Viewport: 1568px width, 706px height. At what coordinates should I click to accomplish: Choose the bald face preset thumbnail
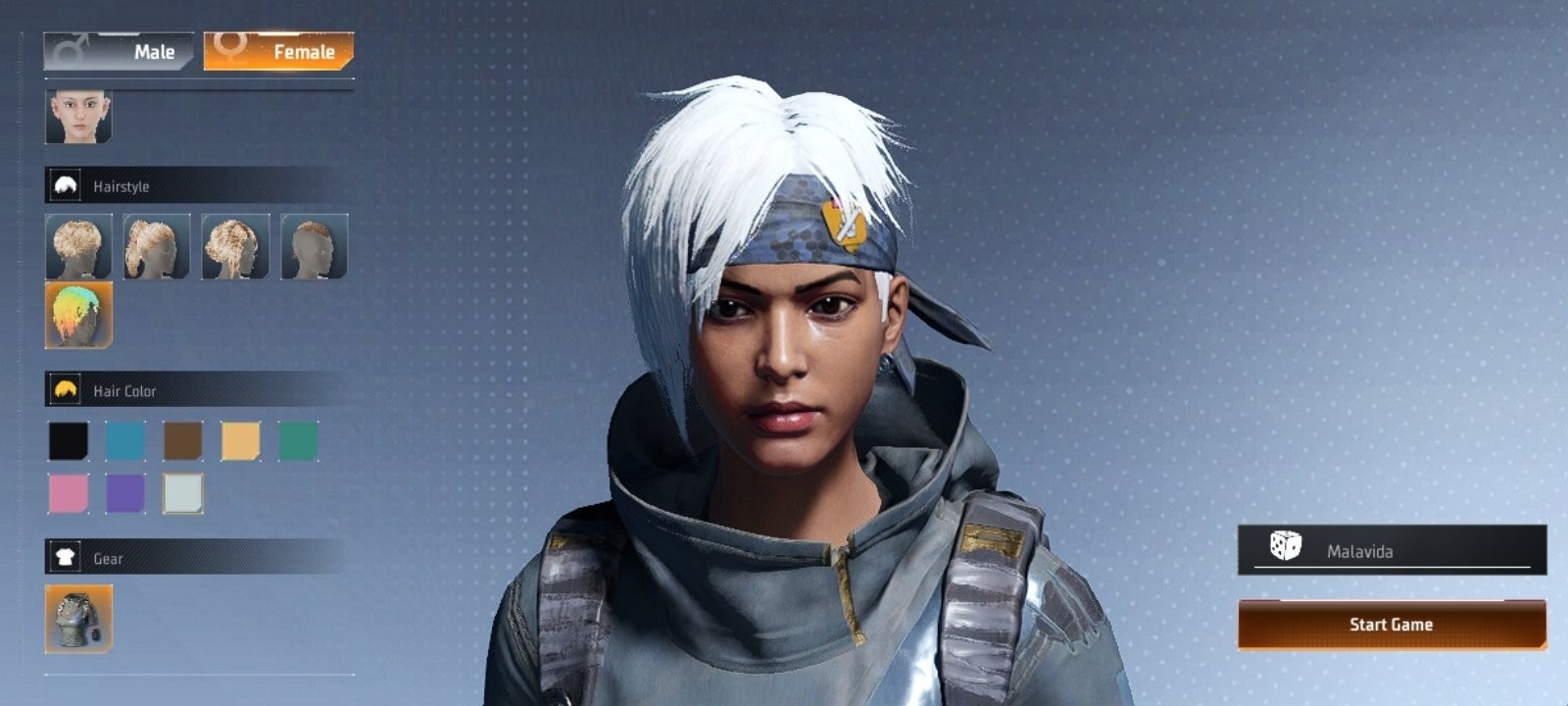pyautogui.click(x=78, y=117)
